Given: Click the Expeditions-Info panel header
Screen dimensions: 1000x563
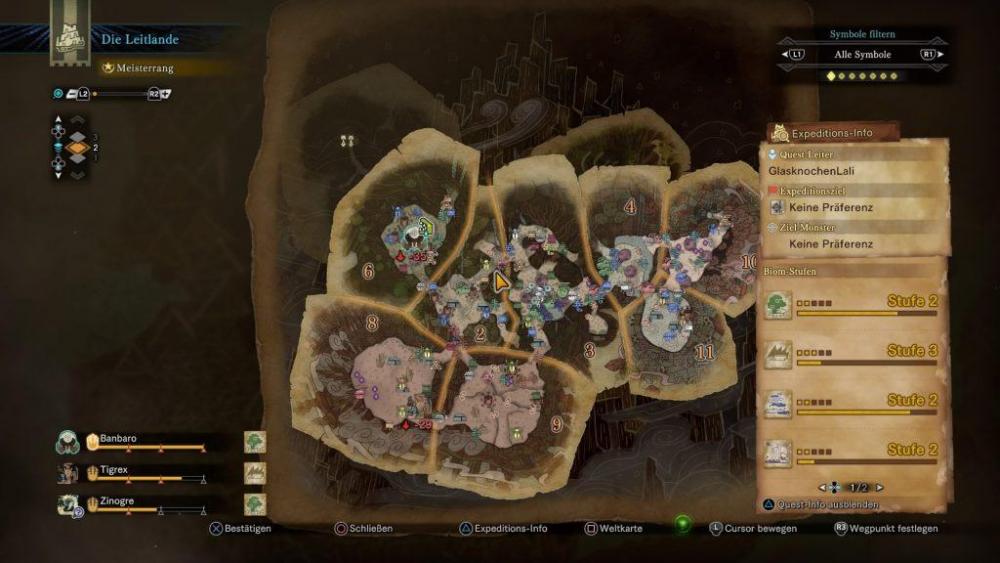Looking at the screenshot, I should 832,133.
